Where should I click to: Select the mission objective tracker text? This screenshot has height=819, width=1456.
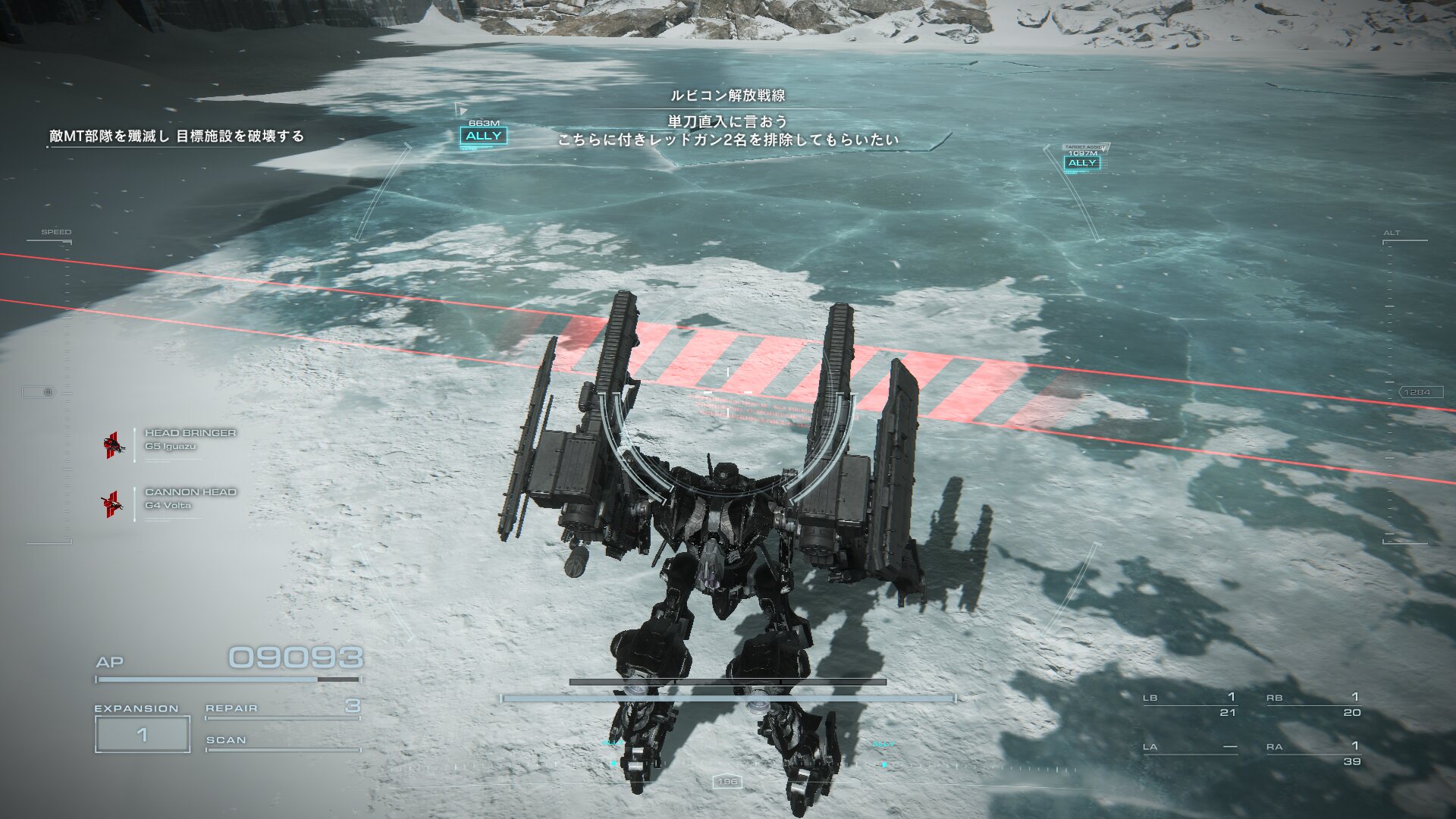click(x=177, y=136)
